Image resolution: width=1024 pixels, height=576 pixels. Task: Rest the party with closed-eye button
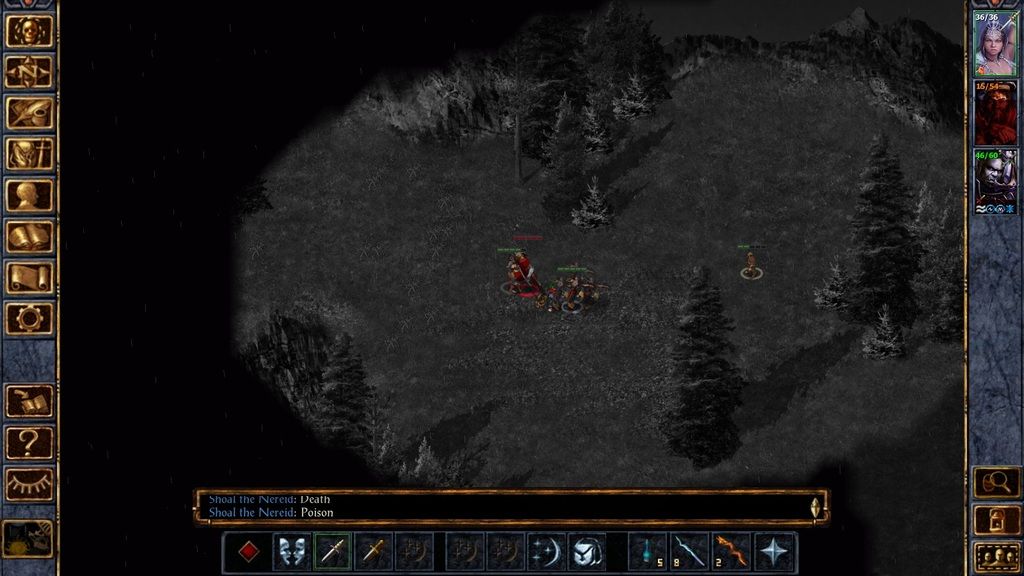point(29,484)
